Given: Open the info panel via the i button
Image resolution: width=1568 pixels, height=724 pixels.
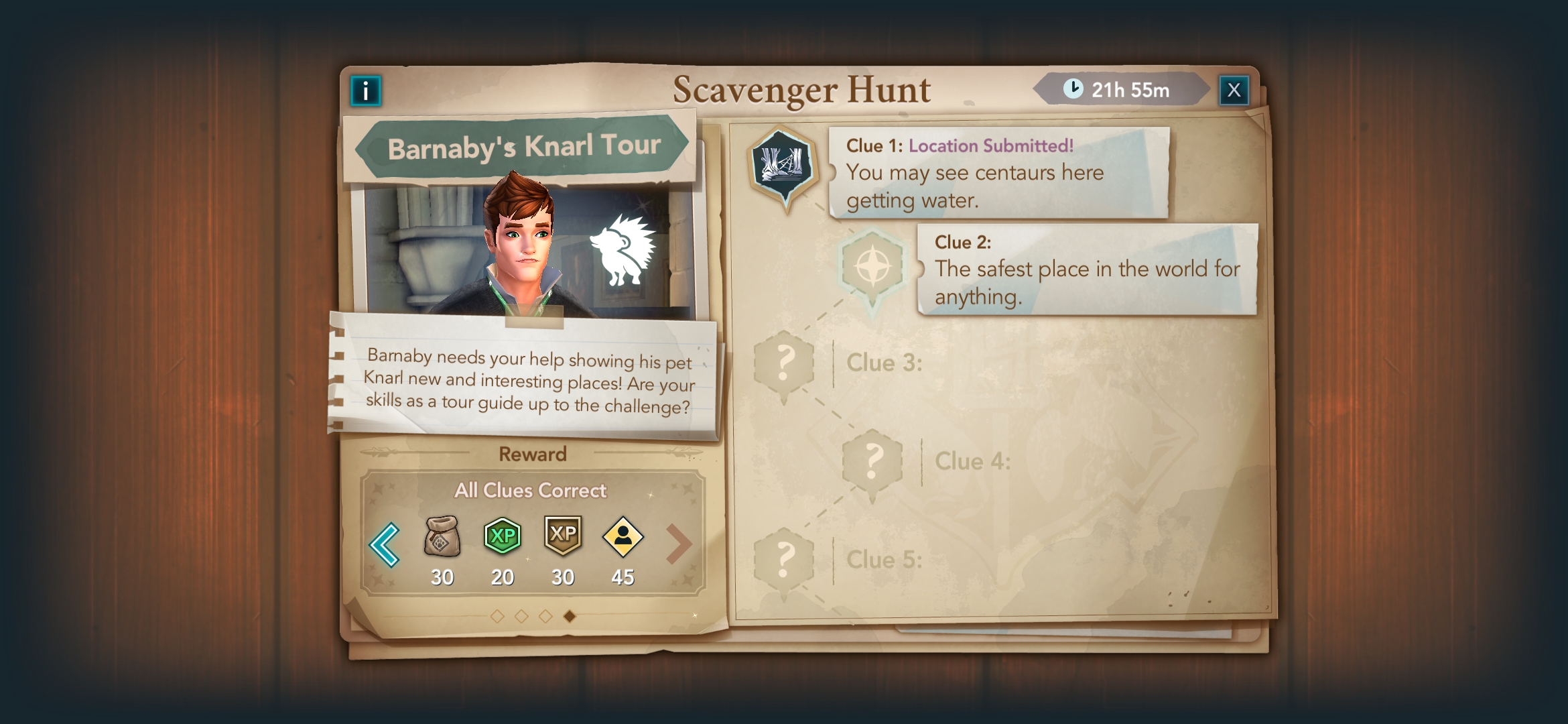Looking at the screenshot, I should 365,89.
